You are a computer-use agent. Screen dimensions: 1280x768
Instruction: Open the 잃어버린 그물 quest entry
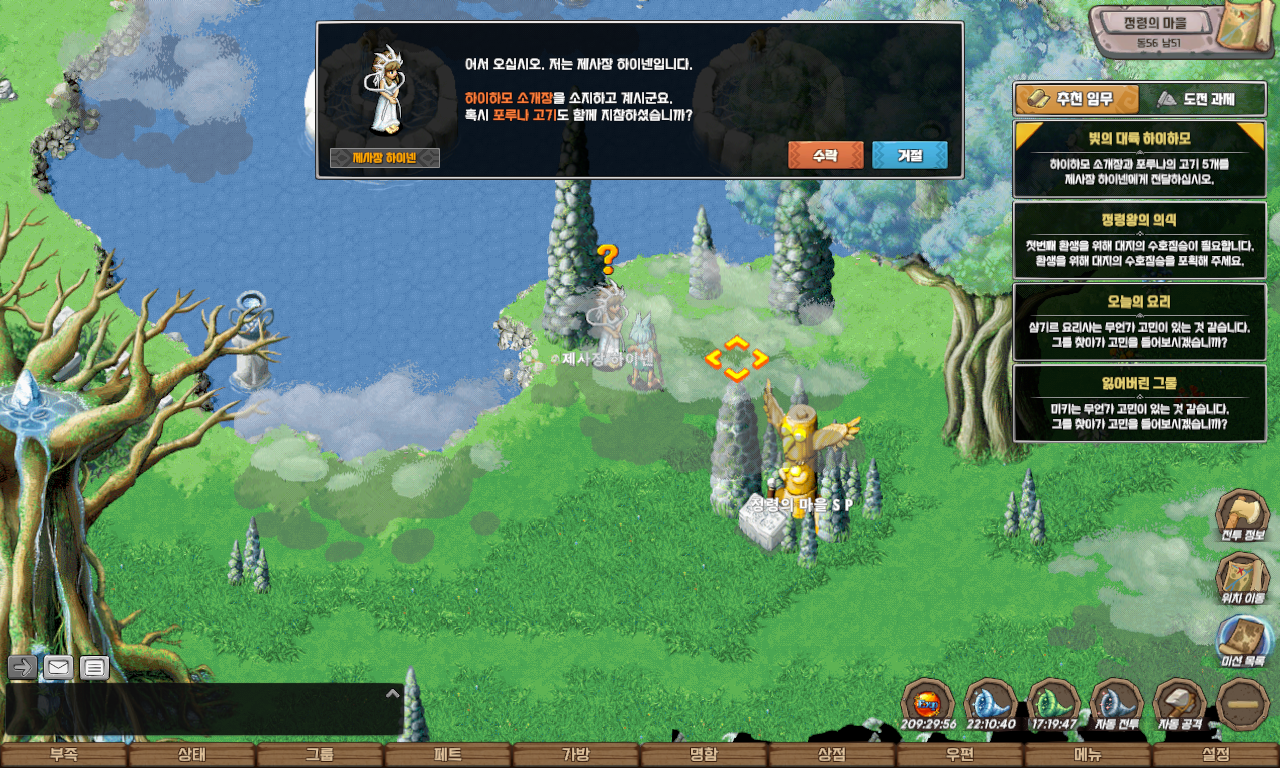pyautogui.click(x=1139, y=403)
